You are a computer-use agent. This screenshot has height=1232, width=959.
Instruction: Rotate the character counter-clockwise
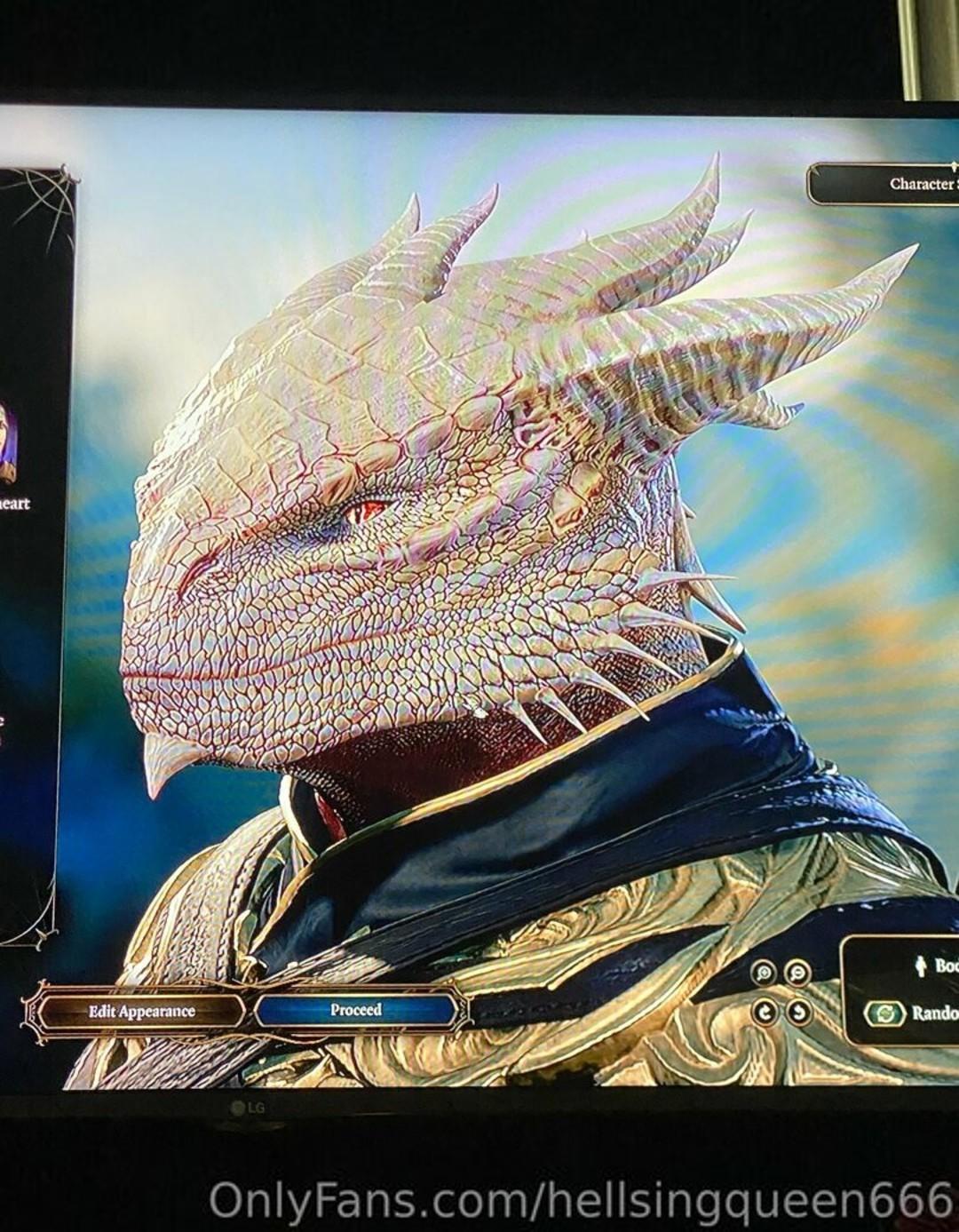coord(798,1011)
